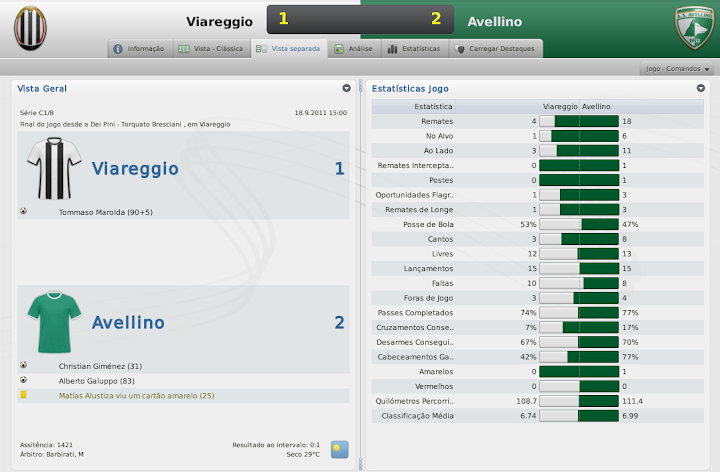Sort by the Estatística column header

click(x=432, y=106)
